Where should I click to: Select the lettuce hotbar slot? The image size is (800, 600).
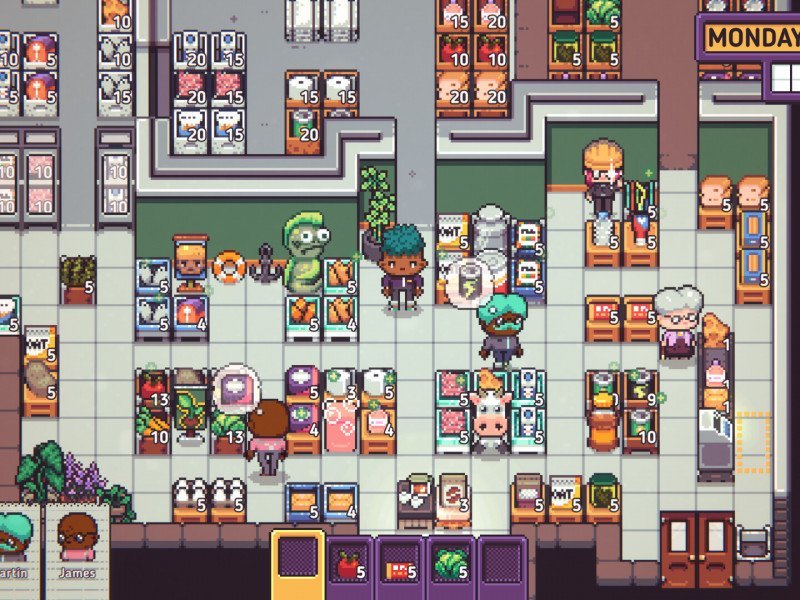click(x=451, y=566)
